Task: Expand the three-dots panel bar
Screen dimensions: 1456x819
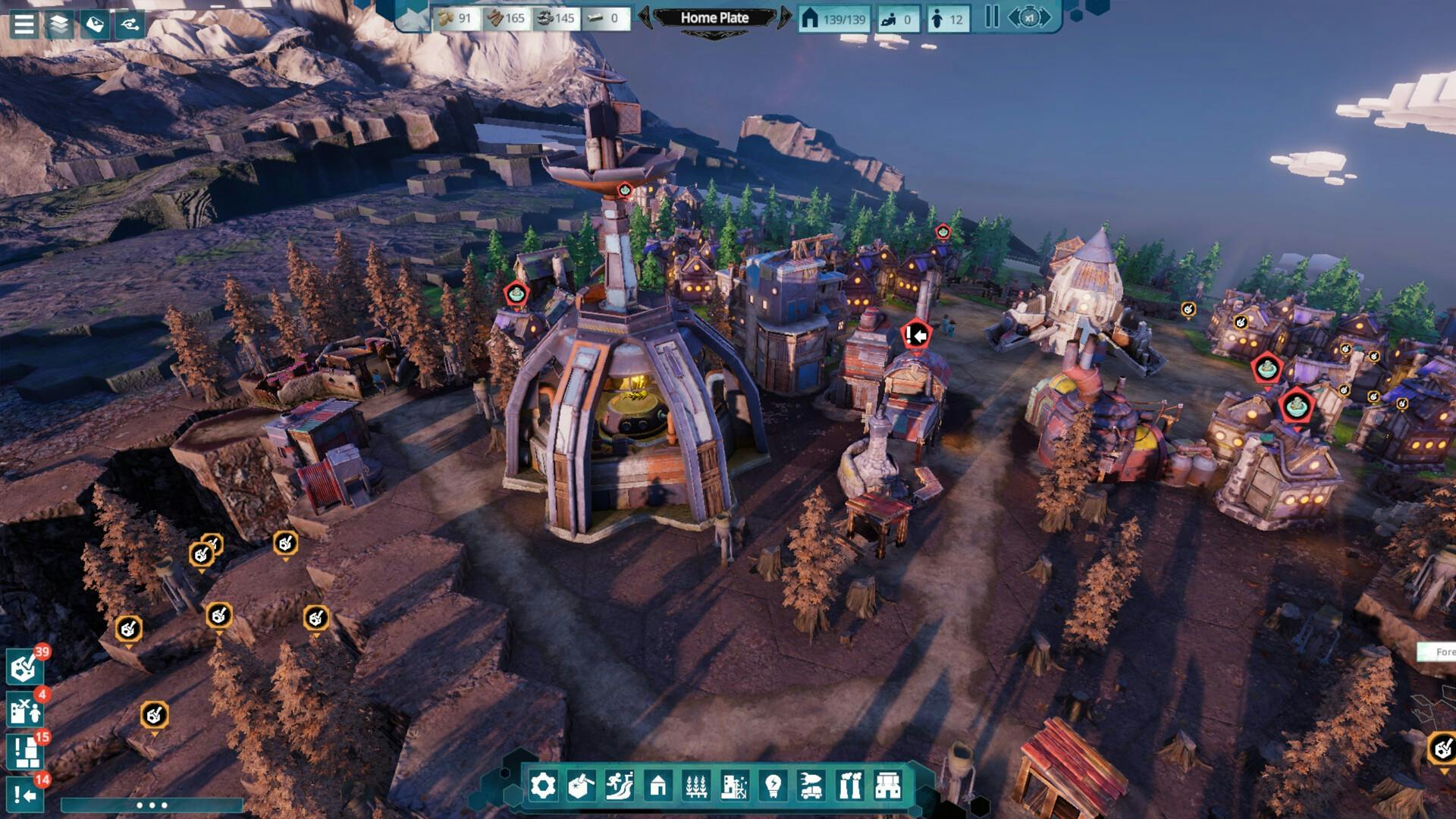Action: [x=152, y=805]
